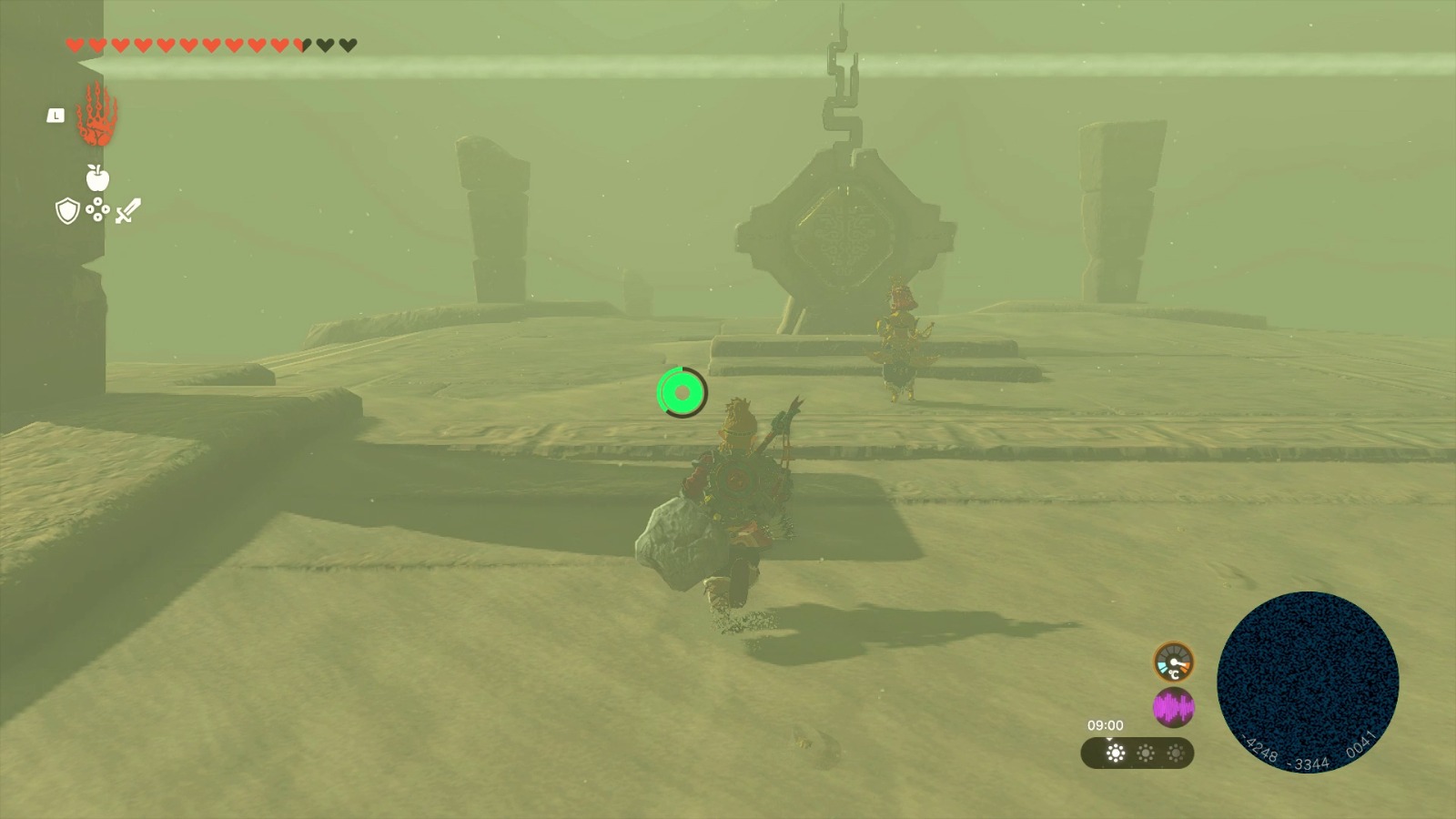Open the temperature gauge indicator
Image resolution: width=1456 pixels, height=819 pixels.
point(1172,663)
